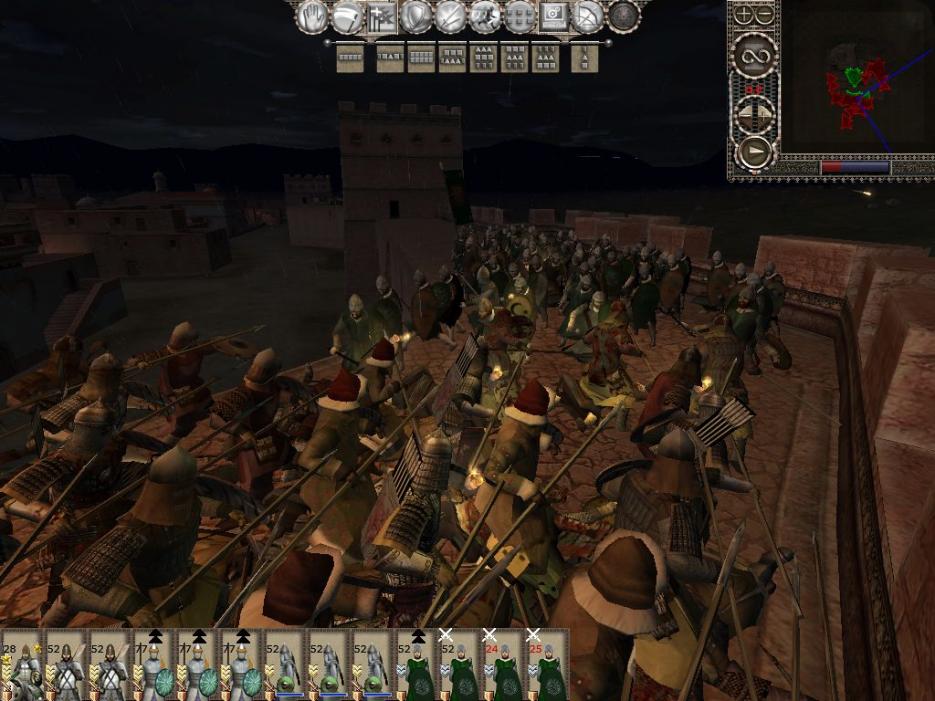
Task: Choose the single line army formation
Action: (350, 59)
